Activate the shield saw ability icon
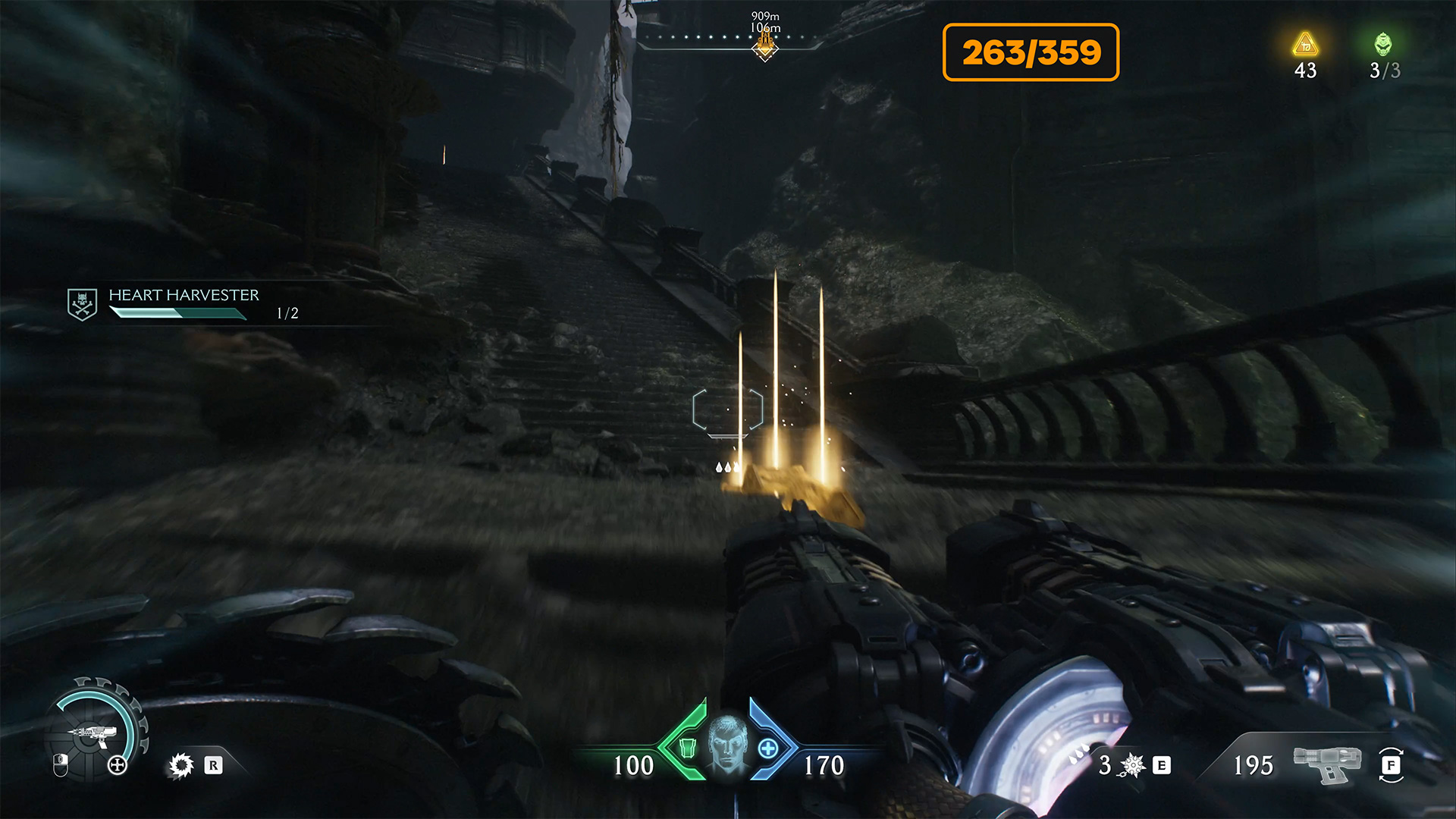The height and width of the screenshot is (819, 1456). (180, 766)
